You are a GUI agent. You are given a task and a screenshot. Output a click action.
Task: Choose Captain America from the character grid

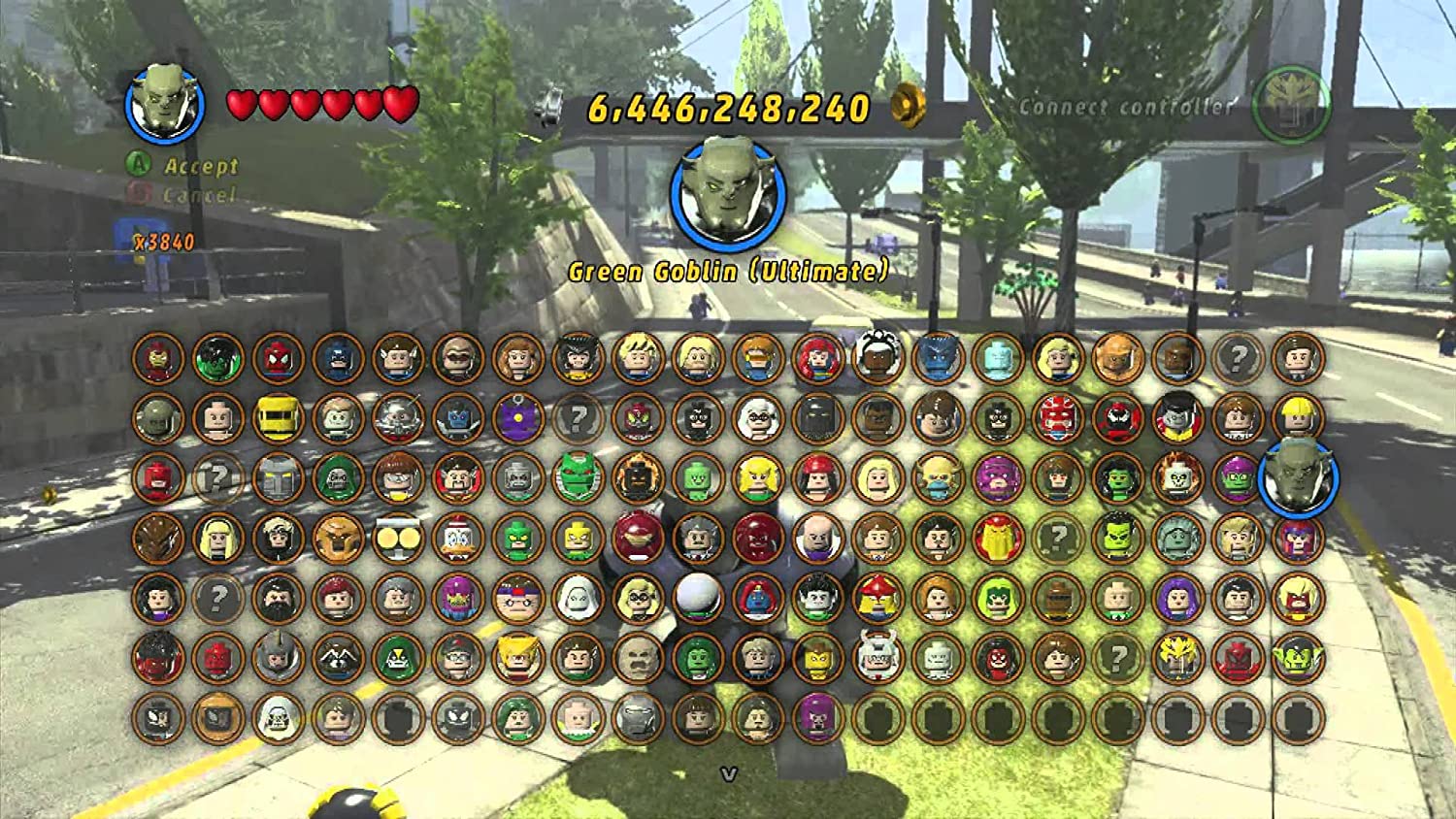[x=338, y=358]
